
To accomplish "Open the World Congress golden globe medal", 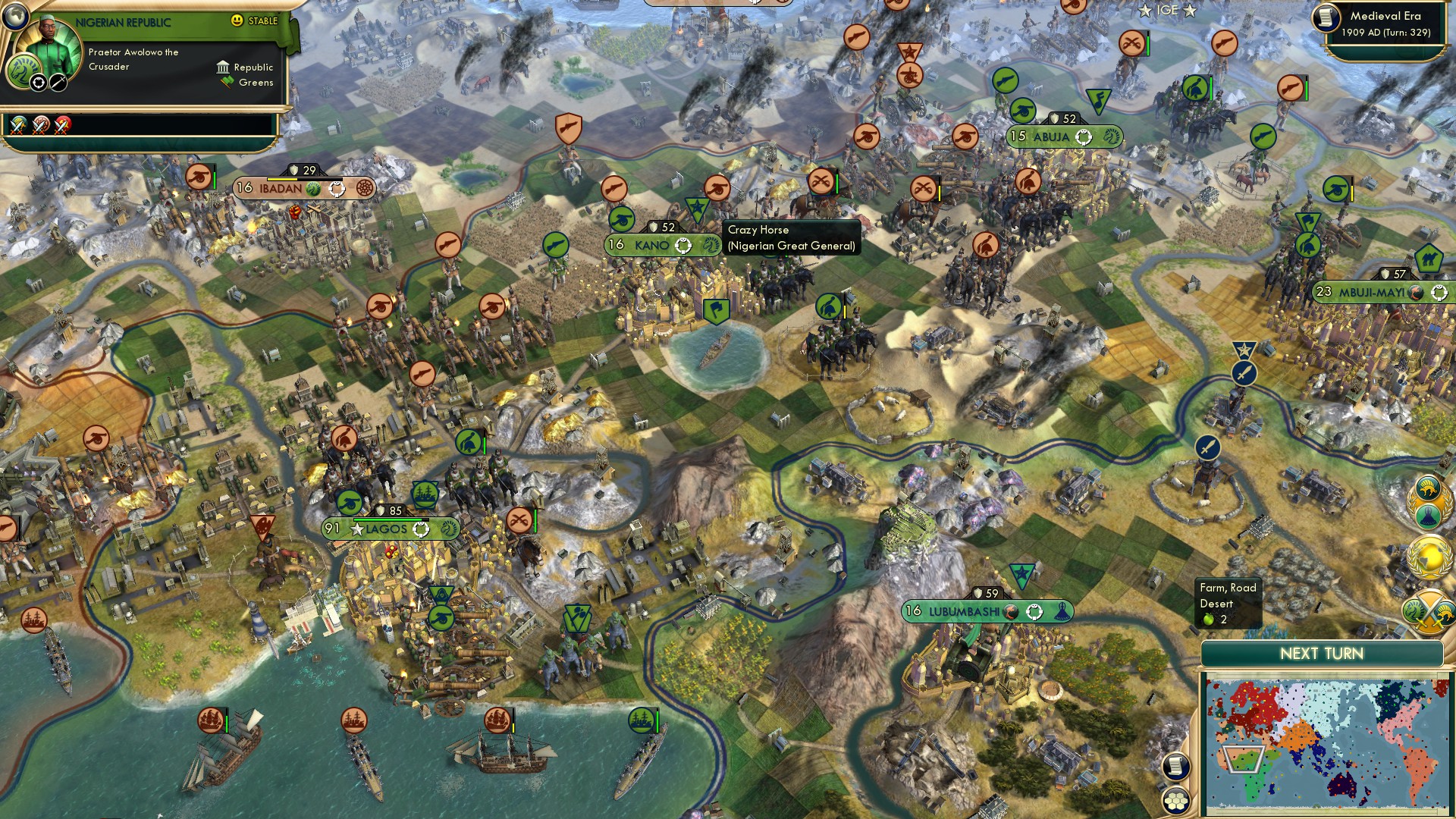I will tap(1429, 555).
